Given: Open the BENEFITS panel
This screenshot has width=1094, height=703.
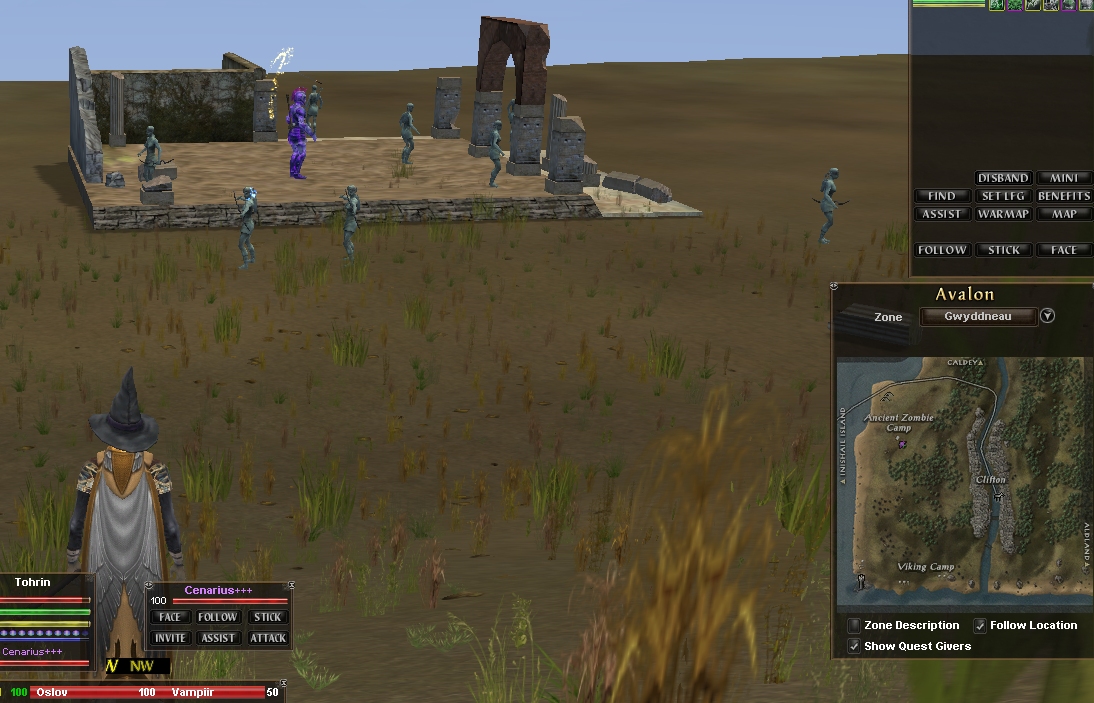Looking at the screenshot, I should (1063, 196).
